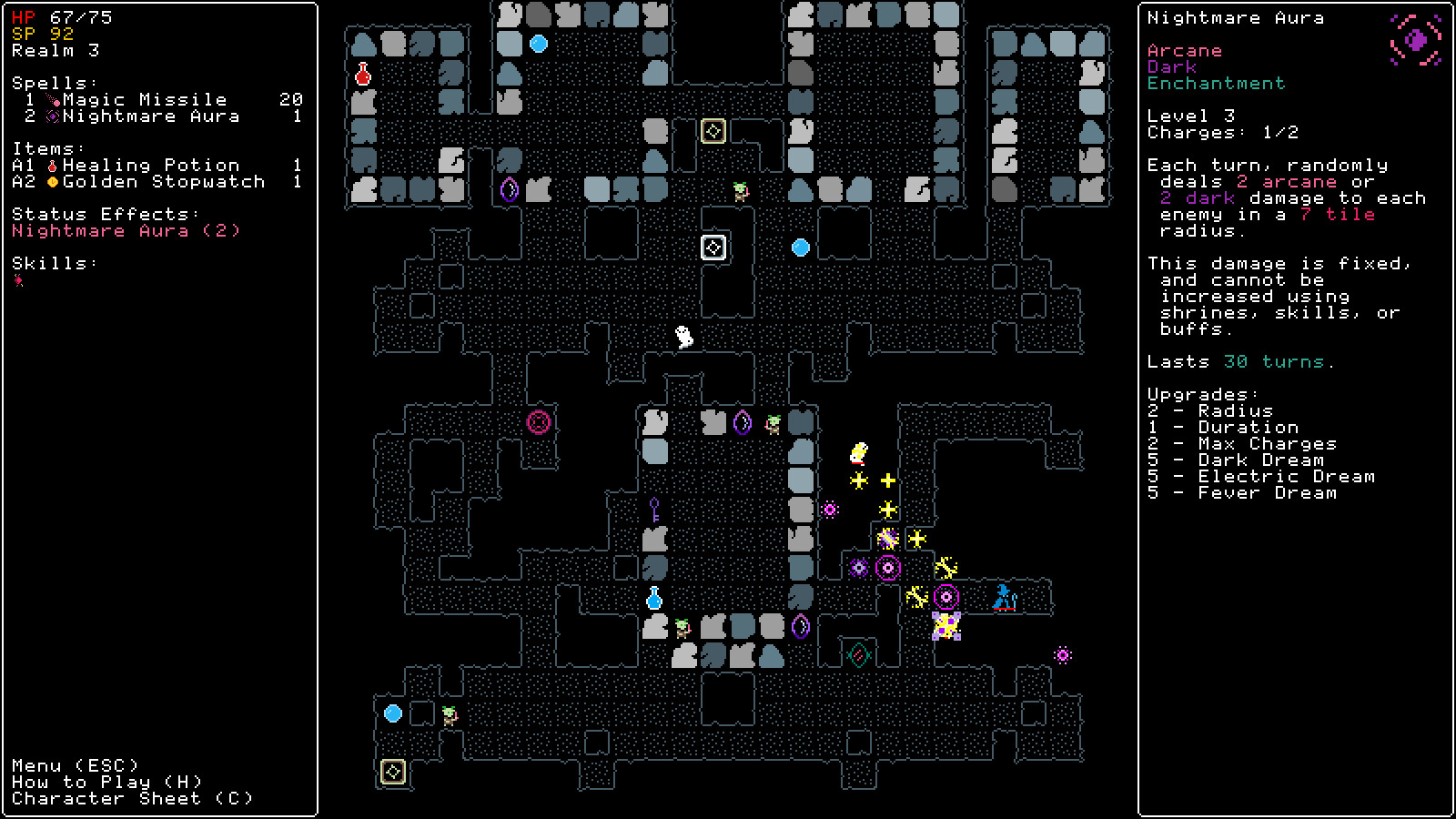Open the Menu (ESC)
This screenshot has width=1456, height=819.
(73, 764)
